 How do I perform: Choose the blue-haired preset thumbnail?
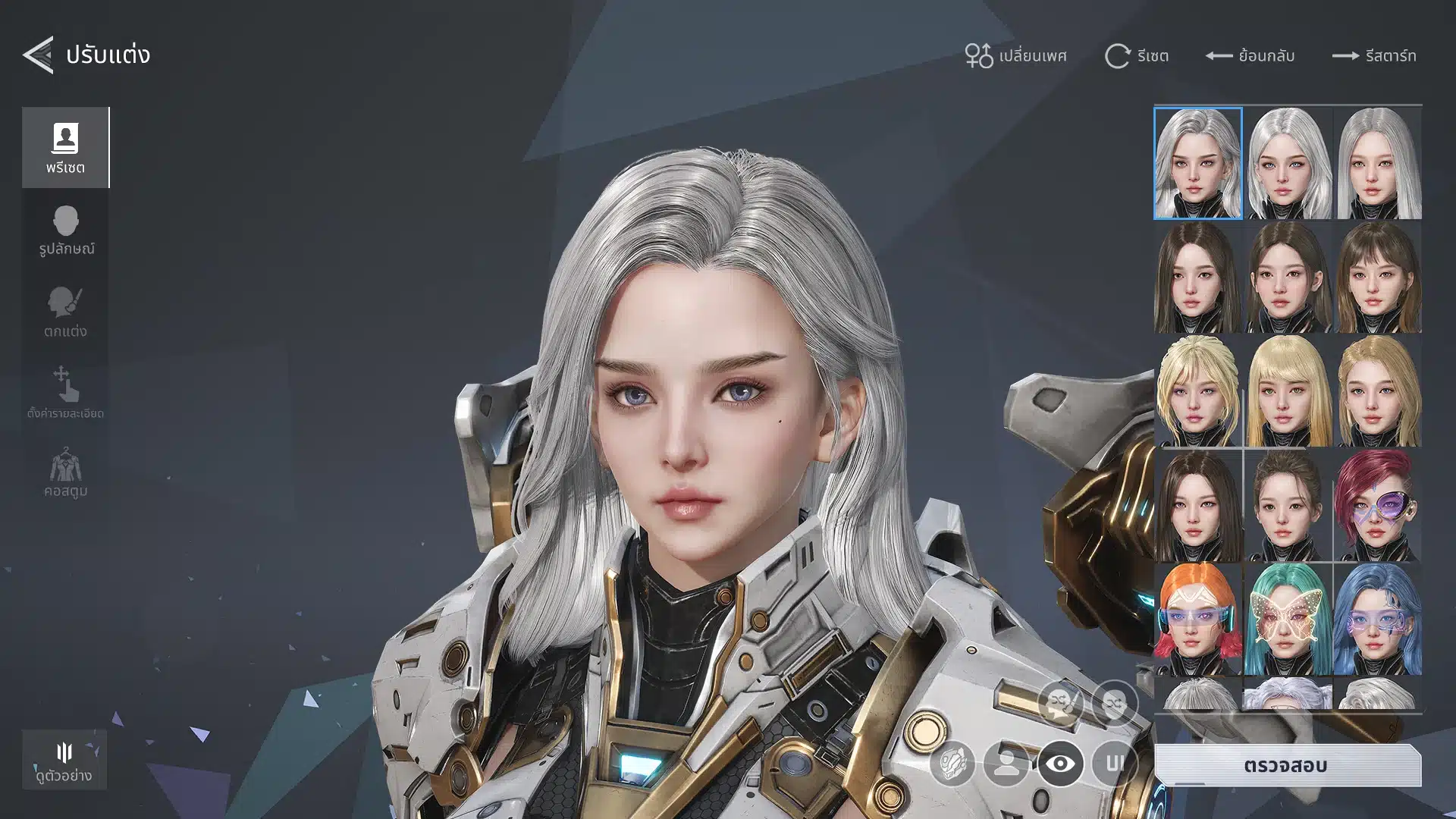(x=1377, y=620)
